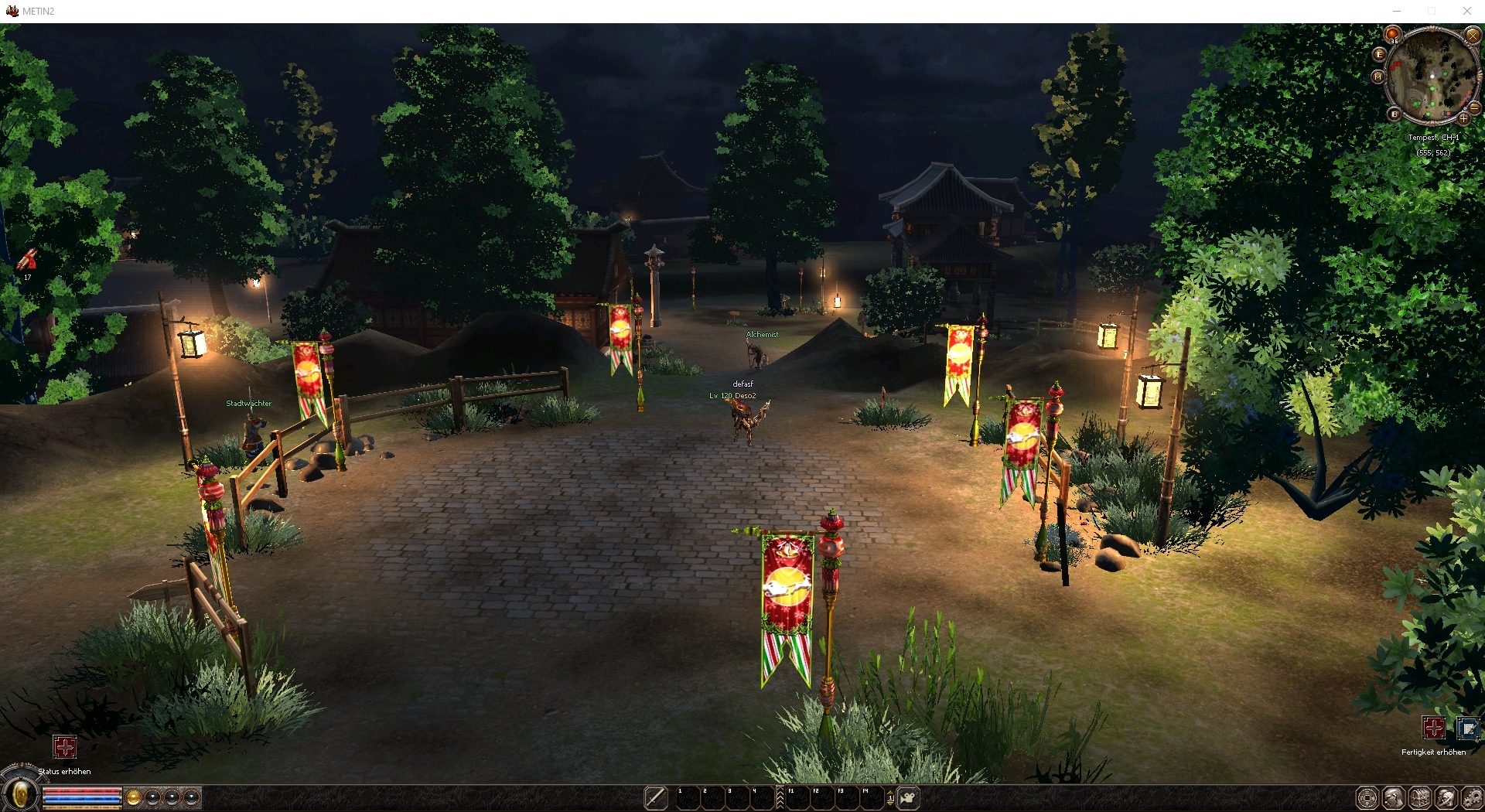
Task: Click the orange orb icon showing 36
Action: coord(1393,35)
